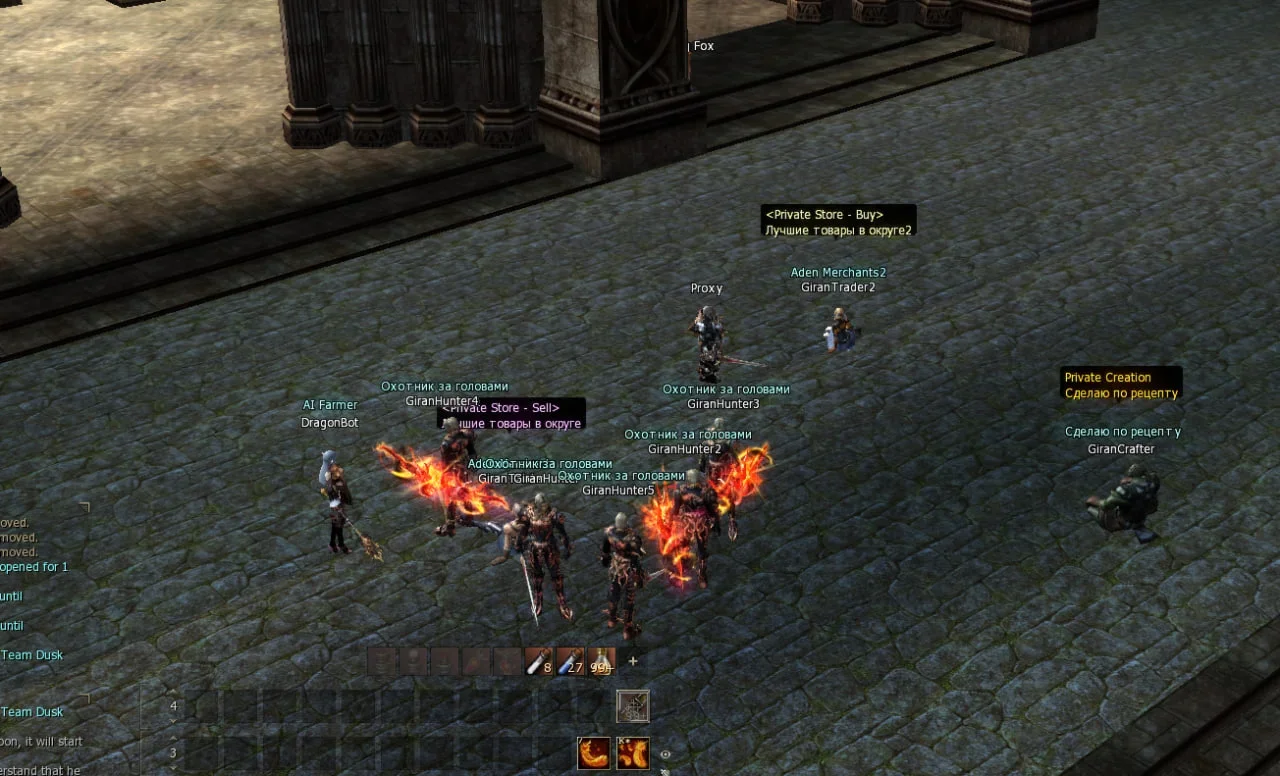Use the blue potion with count 27

tap(570, 662)
